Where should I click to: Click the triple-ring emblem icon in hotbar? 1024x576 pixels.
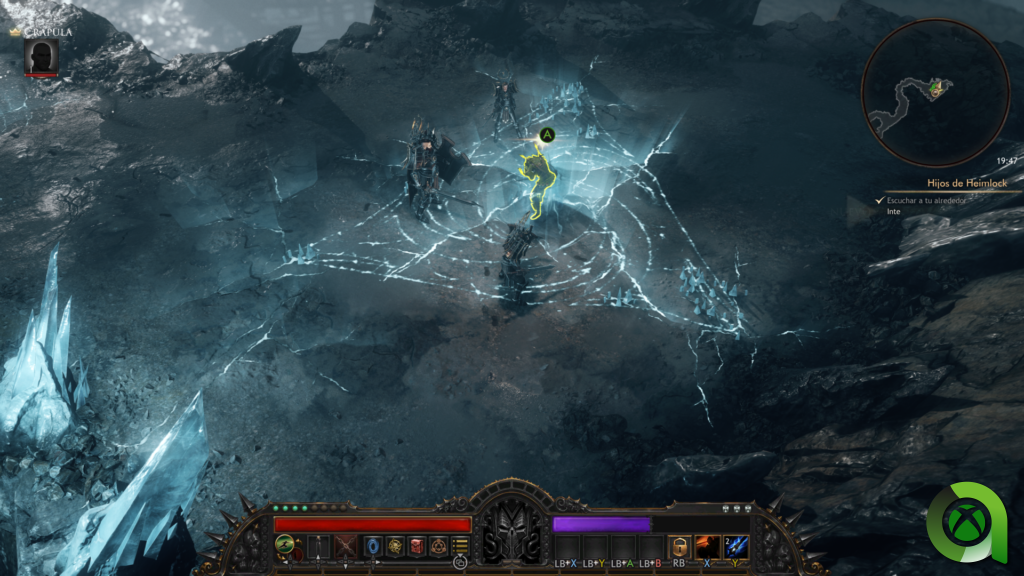coord(438,546)
